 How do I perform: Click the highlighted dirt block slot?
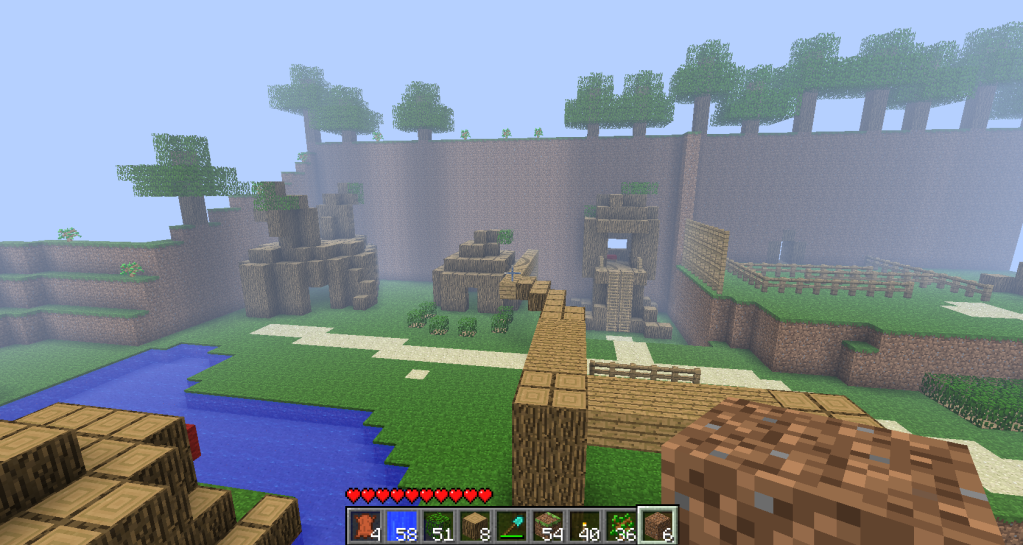coord(658,524)
